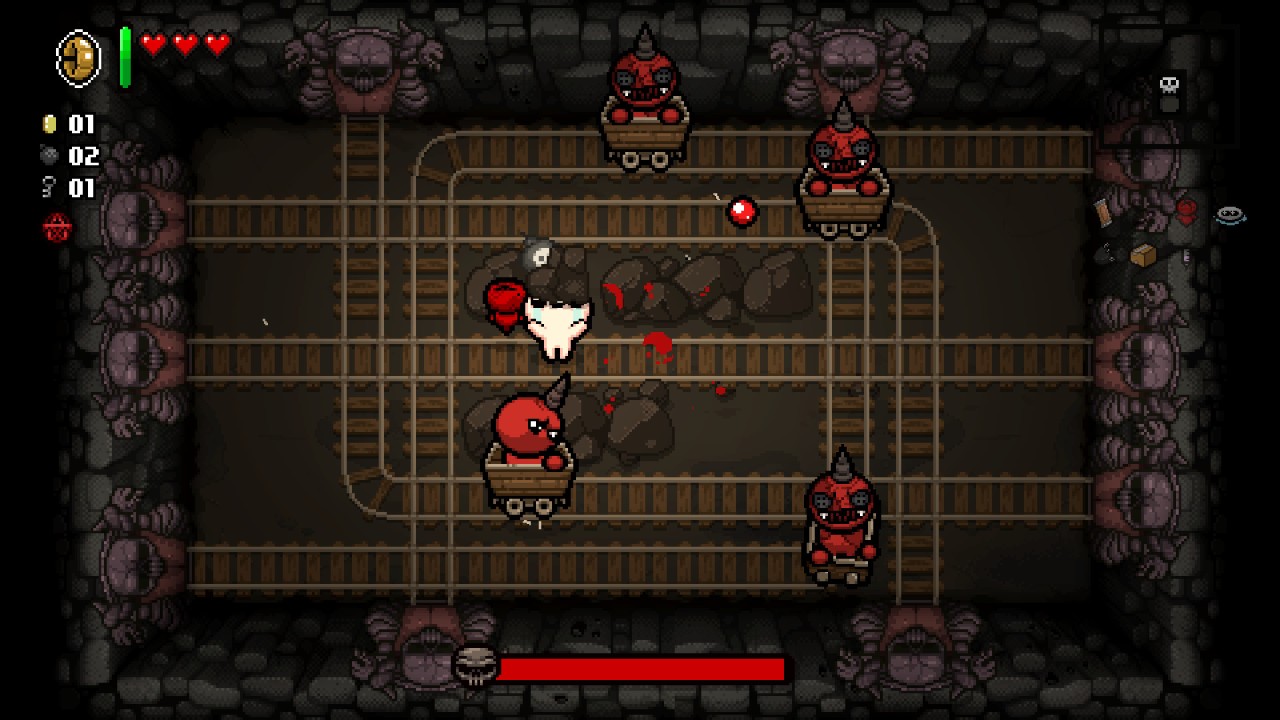Click the skull room icon on the minimap
The width and height of the screenshot is (1280, 720).
pyautogui.click(x=1169, y=84)
